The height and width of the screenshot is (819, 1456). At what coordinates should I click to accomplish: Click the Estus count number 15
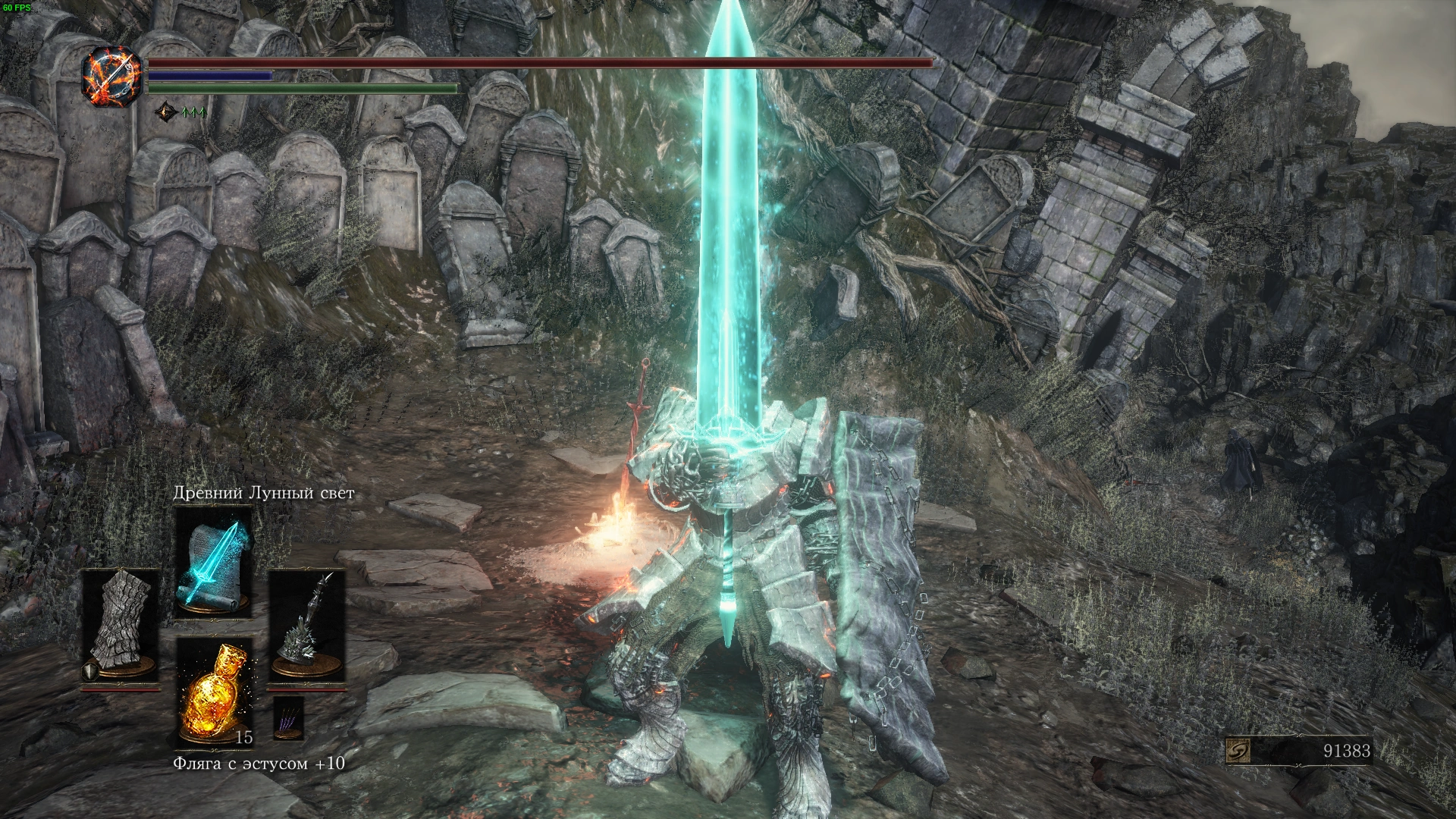click(244, 738)
